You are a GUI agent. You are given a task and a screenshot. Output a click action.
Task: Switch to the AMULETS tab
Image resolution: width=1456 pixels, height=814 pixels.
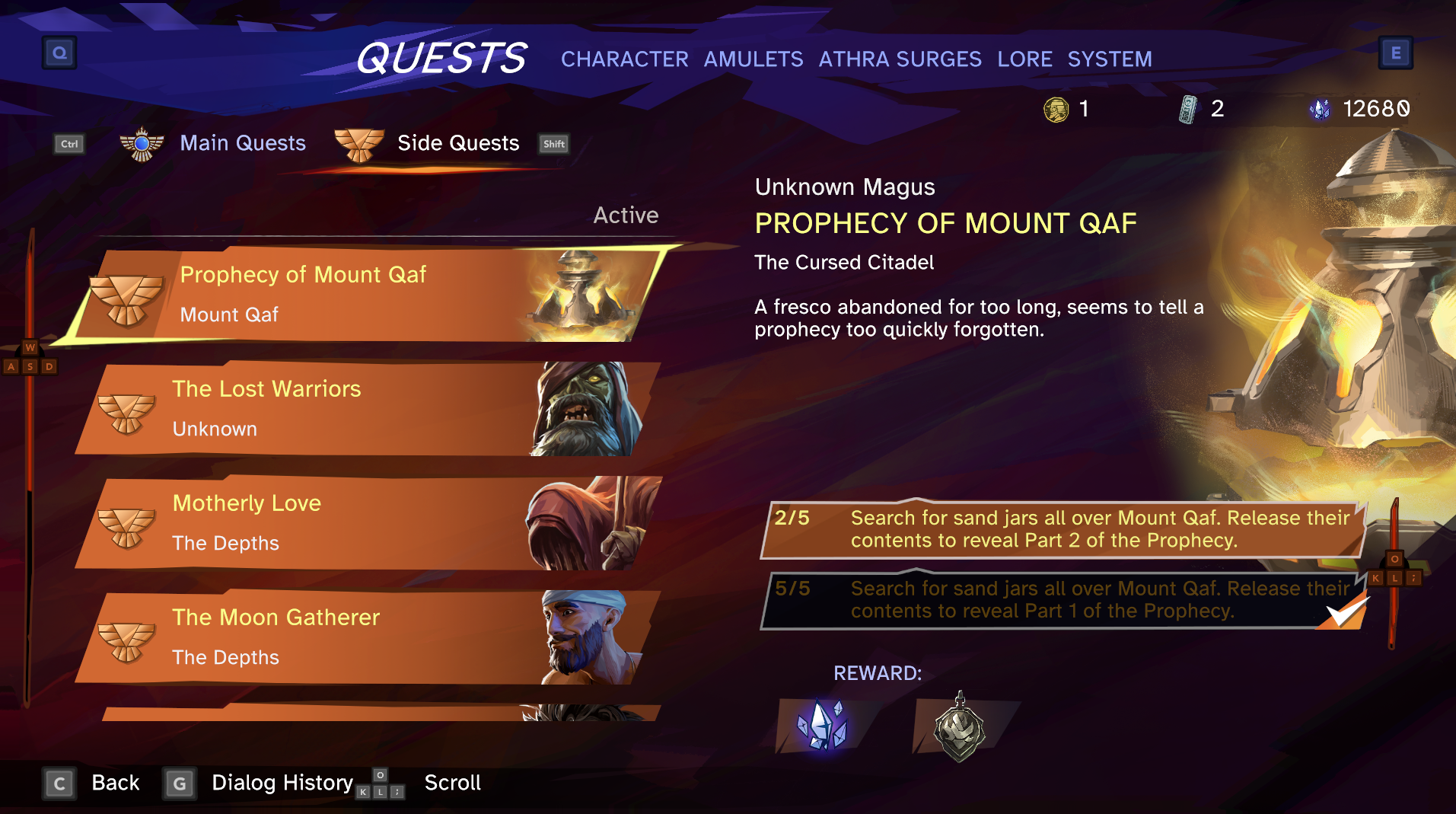tap(753, 59)
